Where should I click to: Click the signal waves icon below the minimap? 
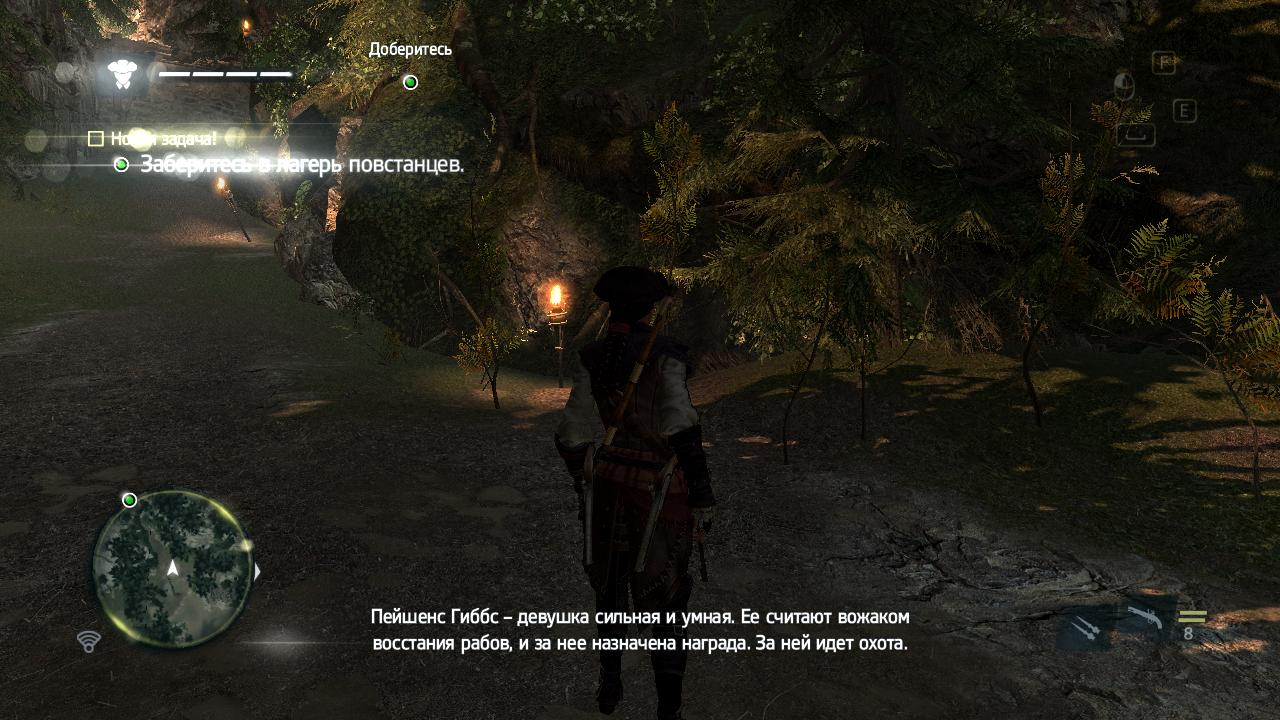pos(89,641)
